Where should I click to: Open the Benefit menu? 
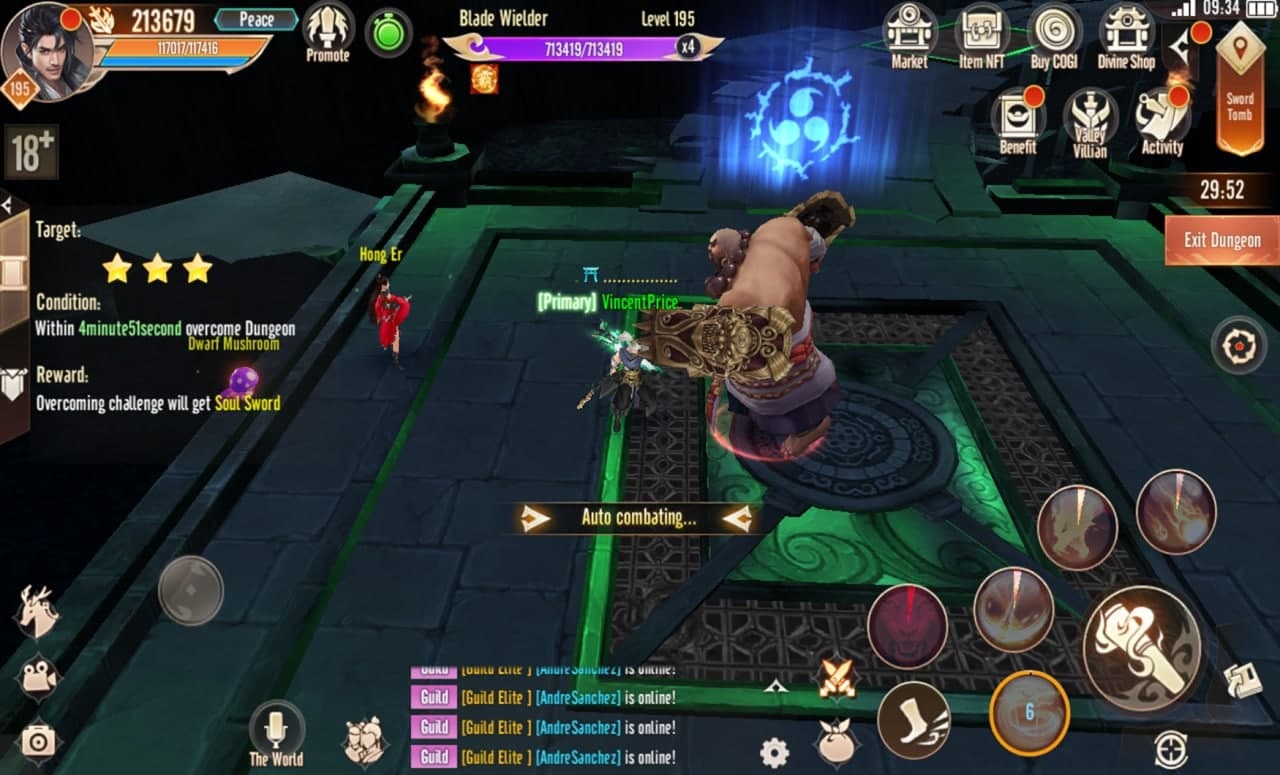click(1018, 120)
